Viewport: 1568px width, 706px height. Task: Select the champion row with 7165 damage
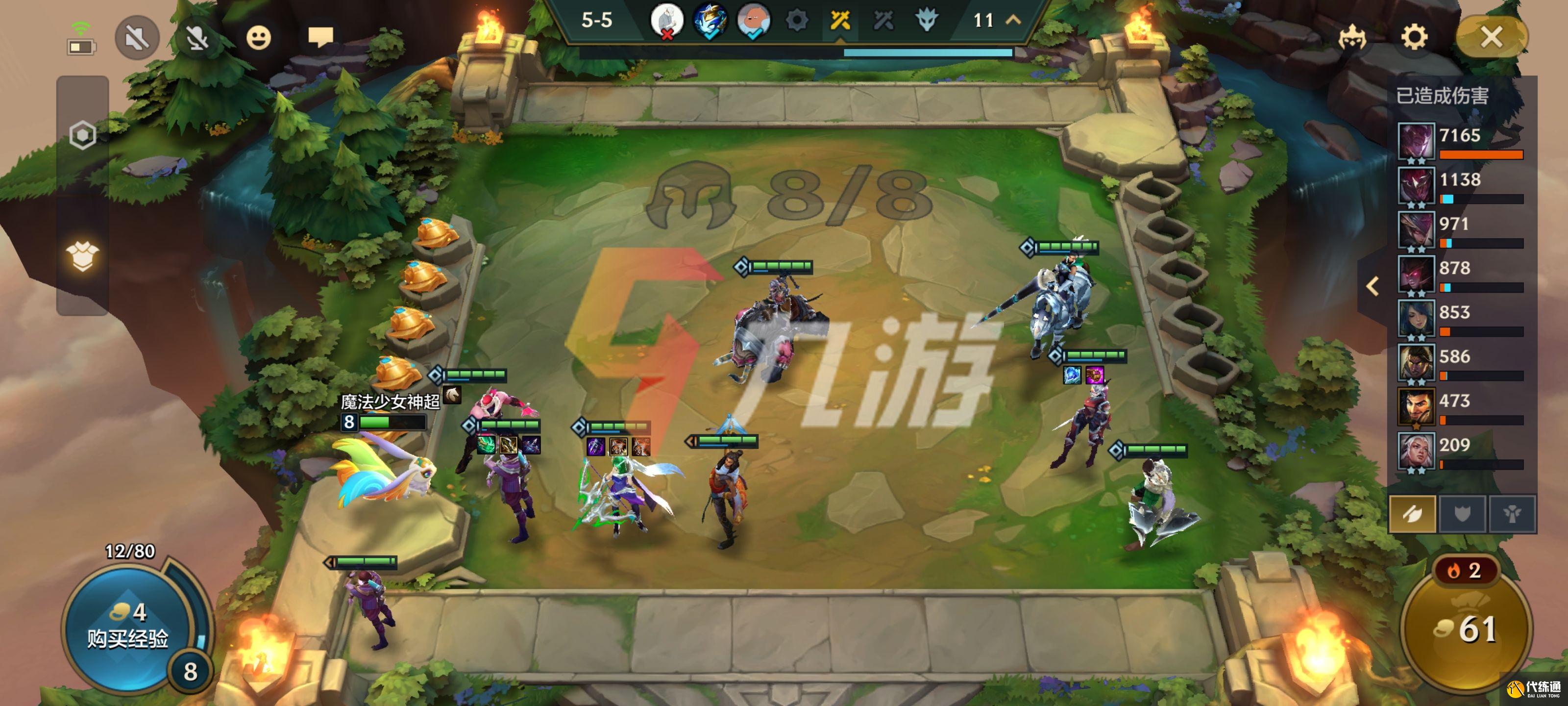(1461, 141)
